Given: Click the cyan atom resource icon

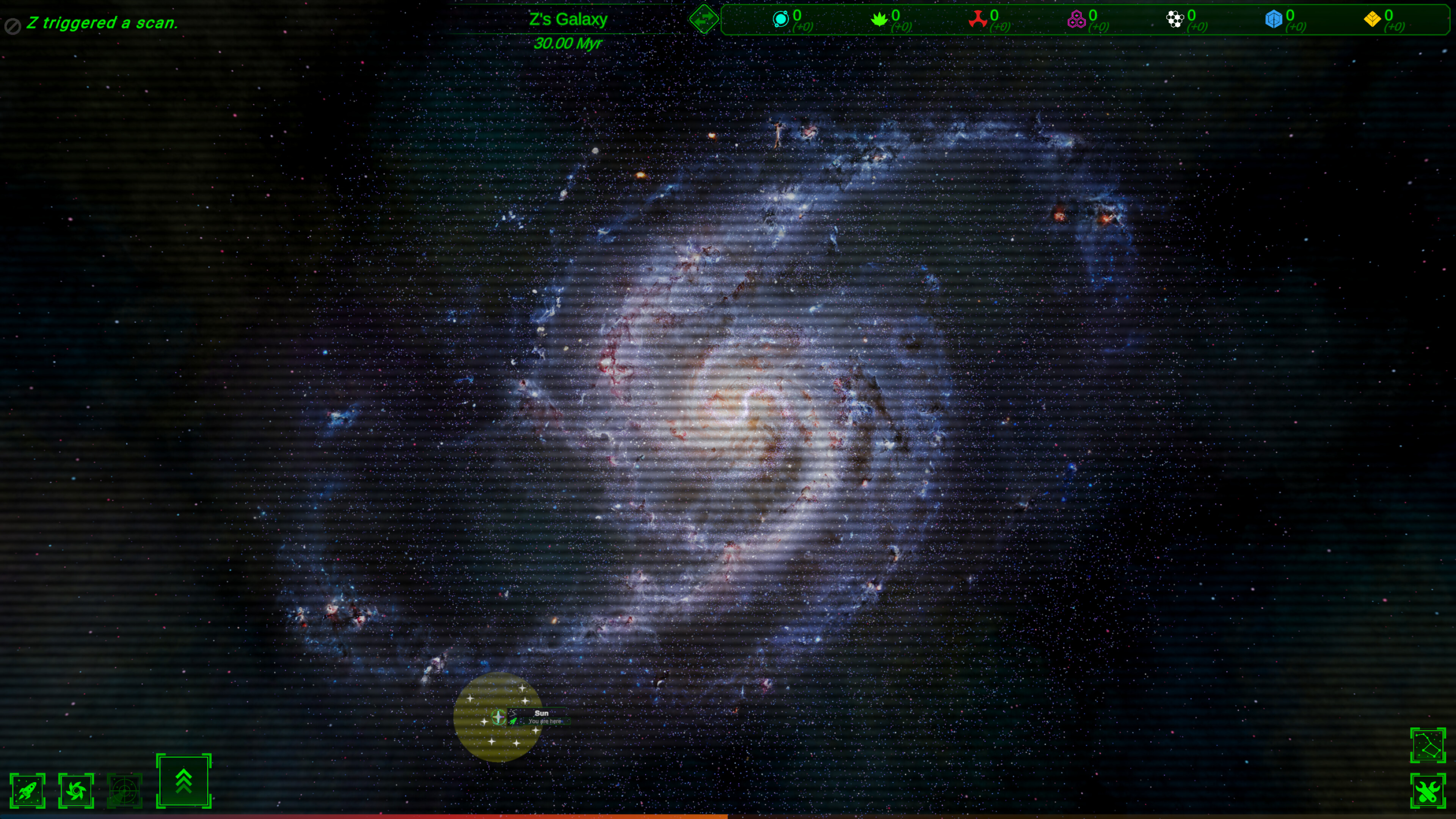Looking at the screenshot, I should pos(781,19).
